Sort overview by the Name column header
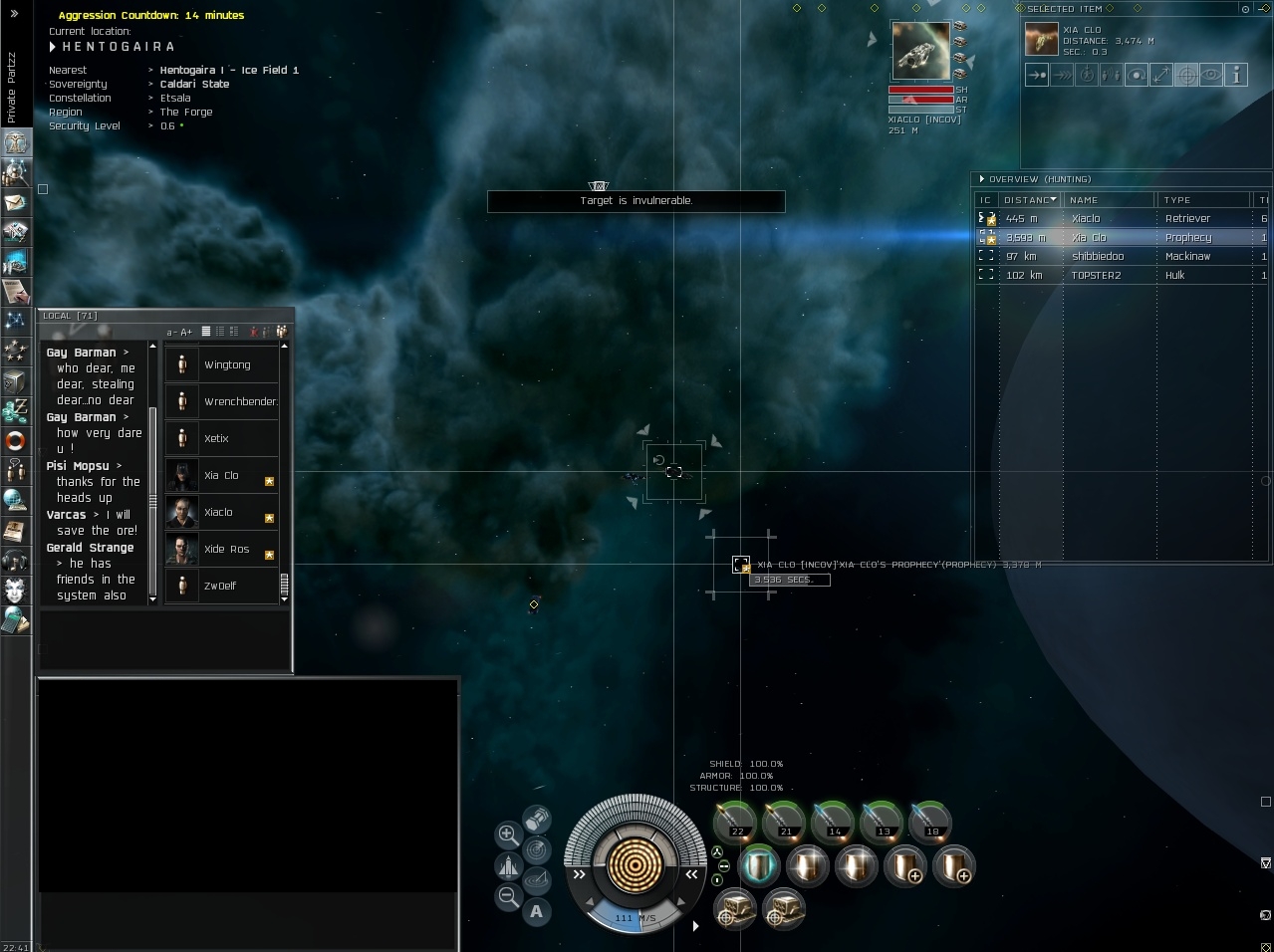Image resolution: width=1274 pixels, height=952 pixels. click(1108, 200)
